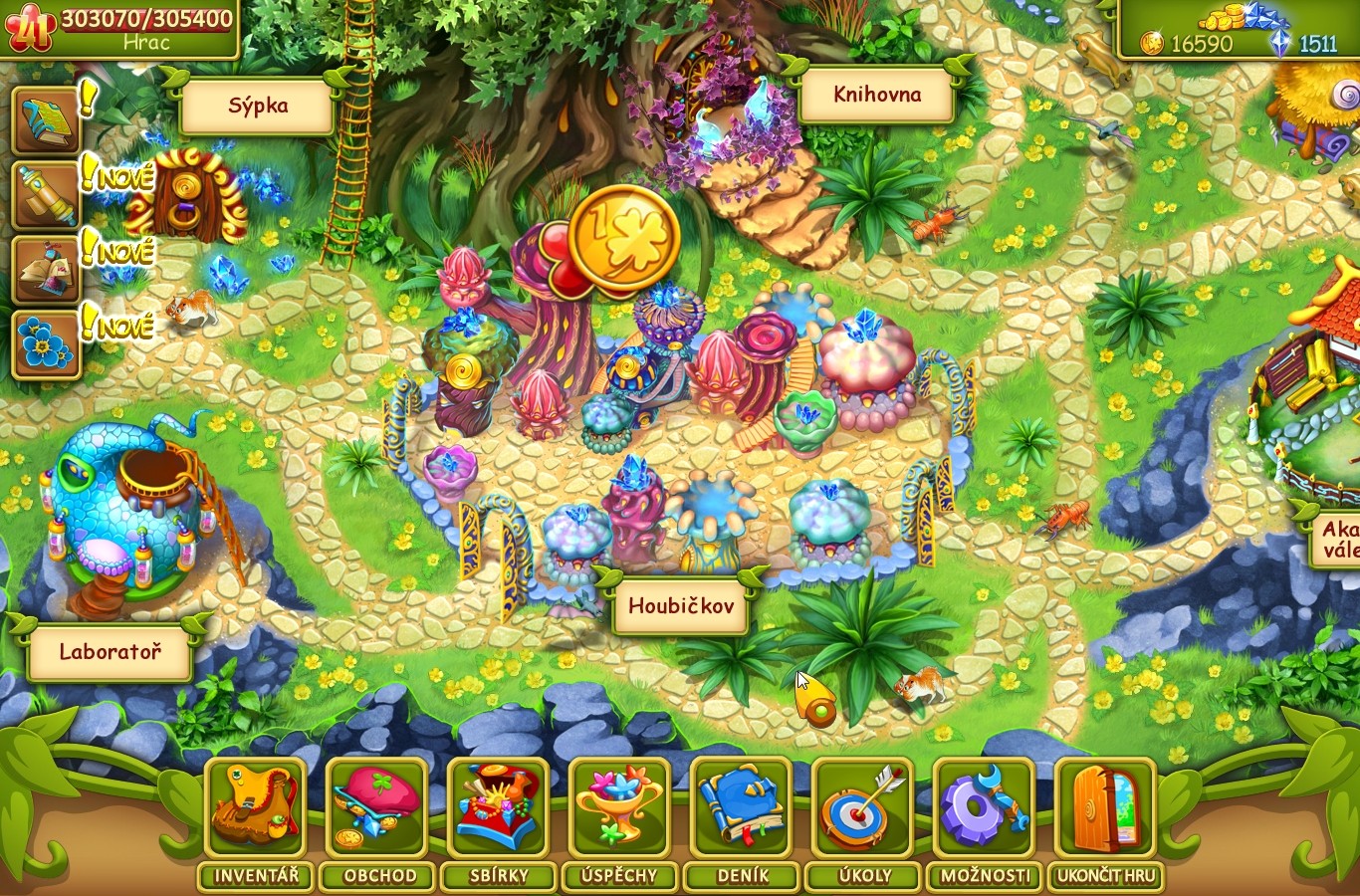Open the Obchod shop
Viewport: 1360px width, 896px height.
(x=377, y=808)
